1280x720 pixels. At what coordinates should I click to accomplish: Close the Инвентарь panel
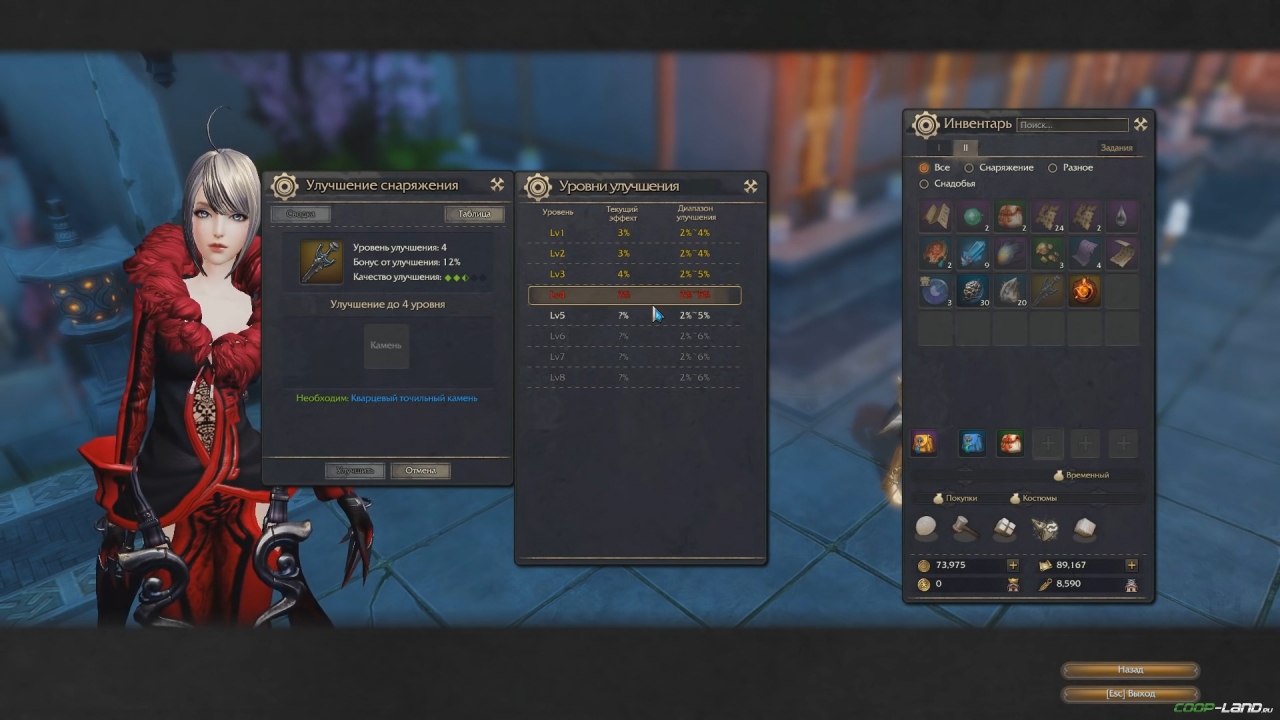click(x=1140, y=124)
